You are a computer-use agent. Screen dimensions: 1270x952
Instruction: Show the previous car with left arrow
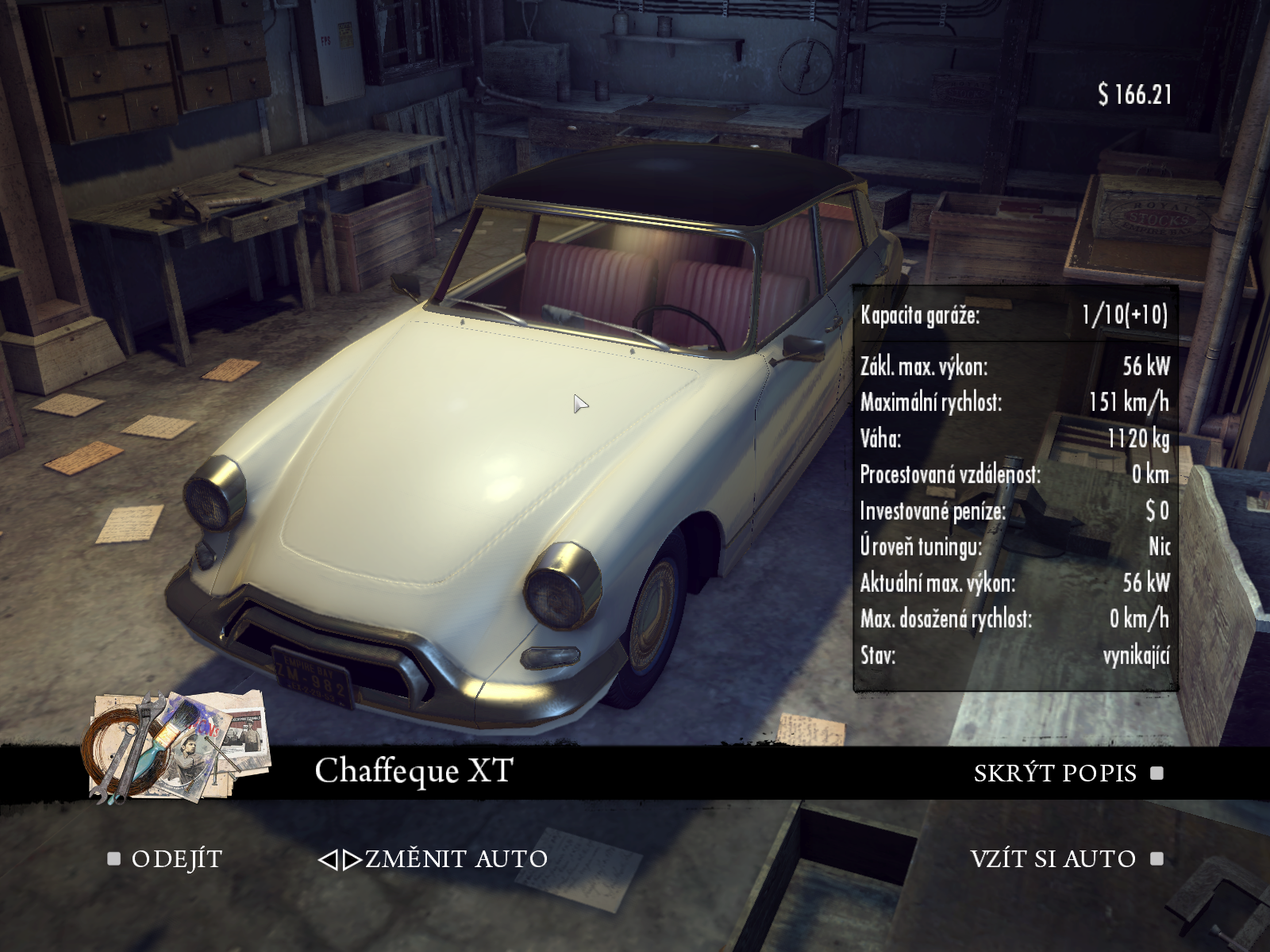pos(328,860)
